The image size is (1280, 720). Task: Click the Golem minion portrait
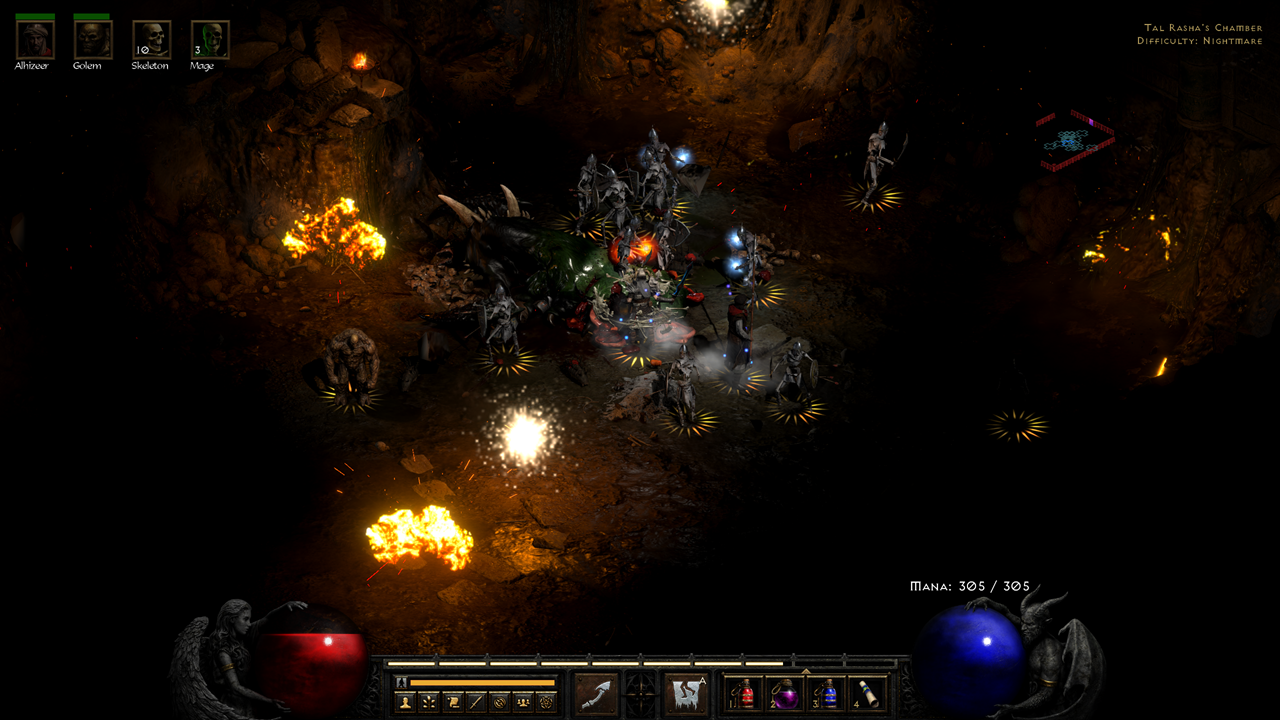pyautogui.click(x=92, y=40)
